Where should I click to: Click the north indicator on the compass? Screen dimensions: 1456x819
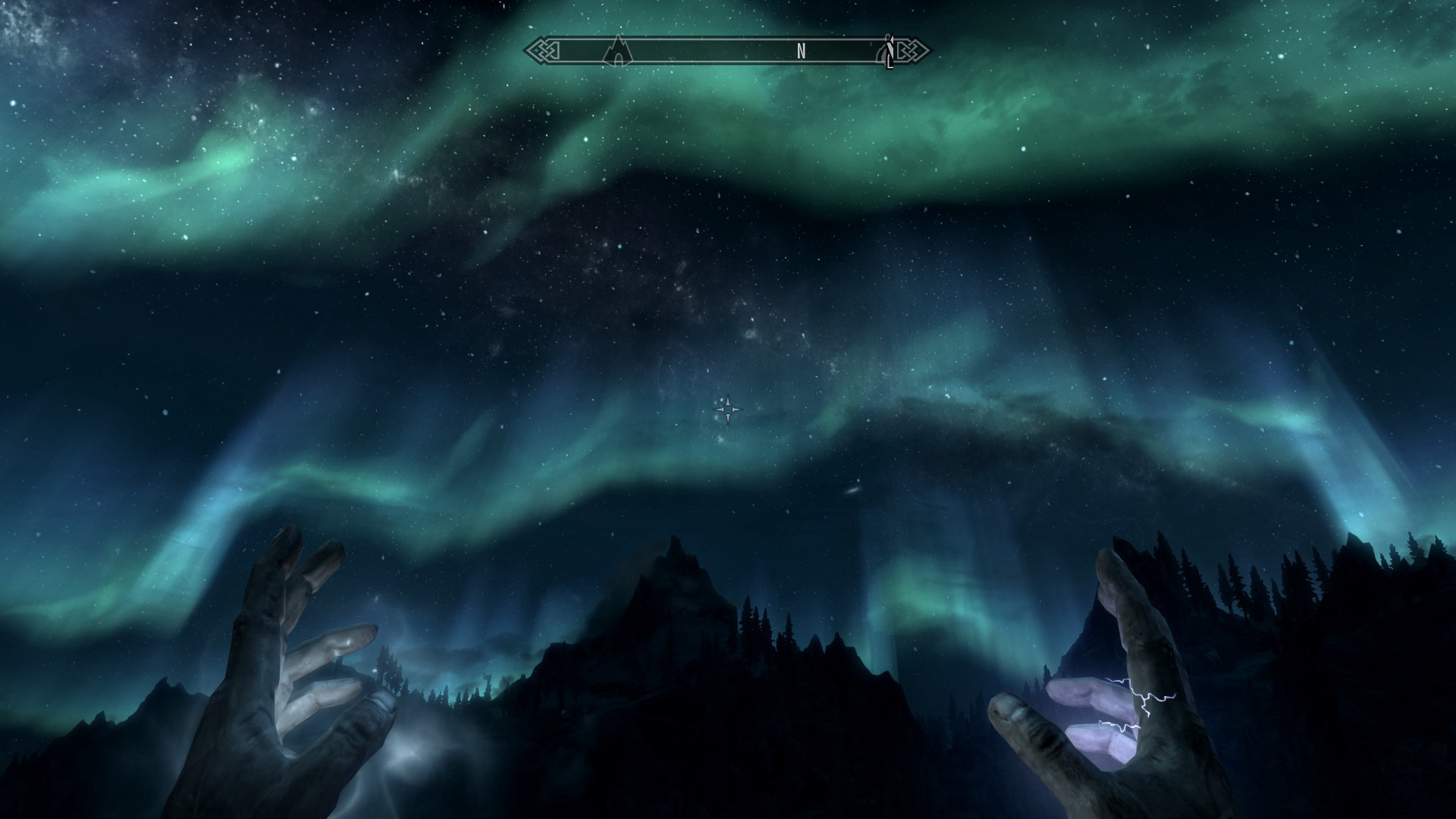(x=801, y=52)
